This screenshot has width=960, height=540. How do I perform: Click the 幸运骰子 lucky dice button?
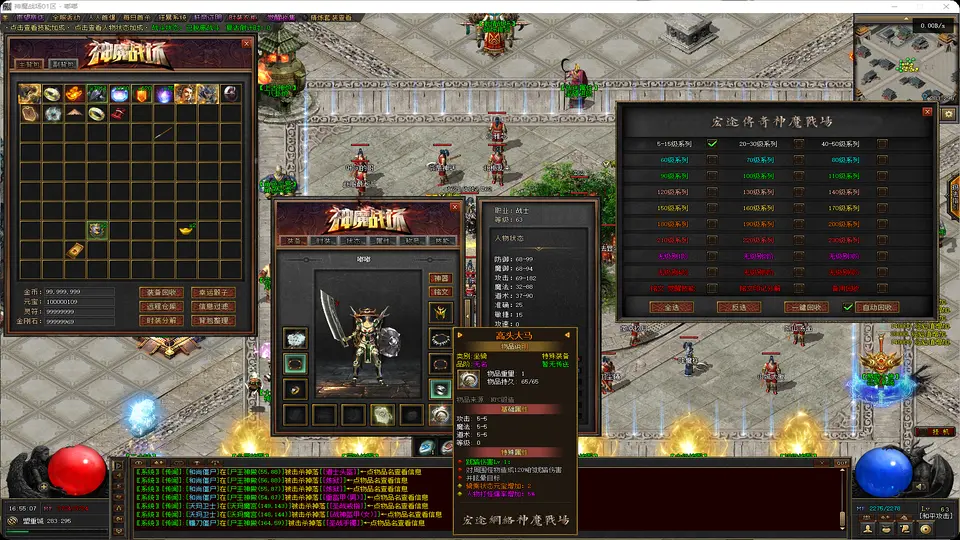click(x=214, y=292)
